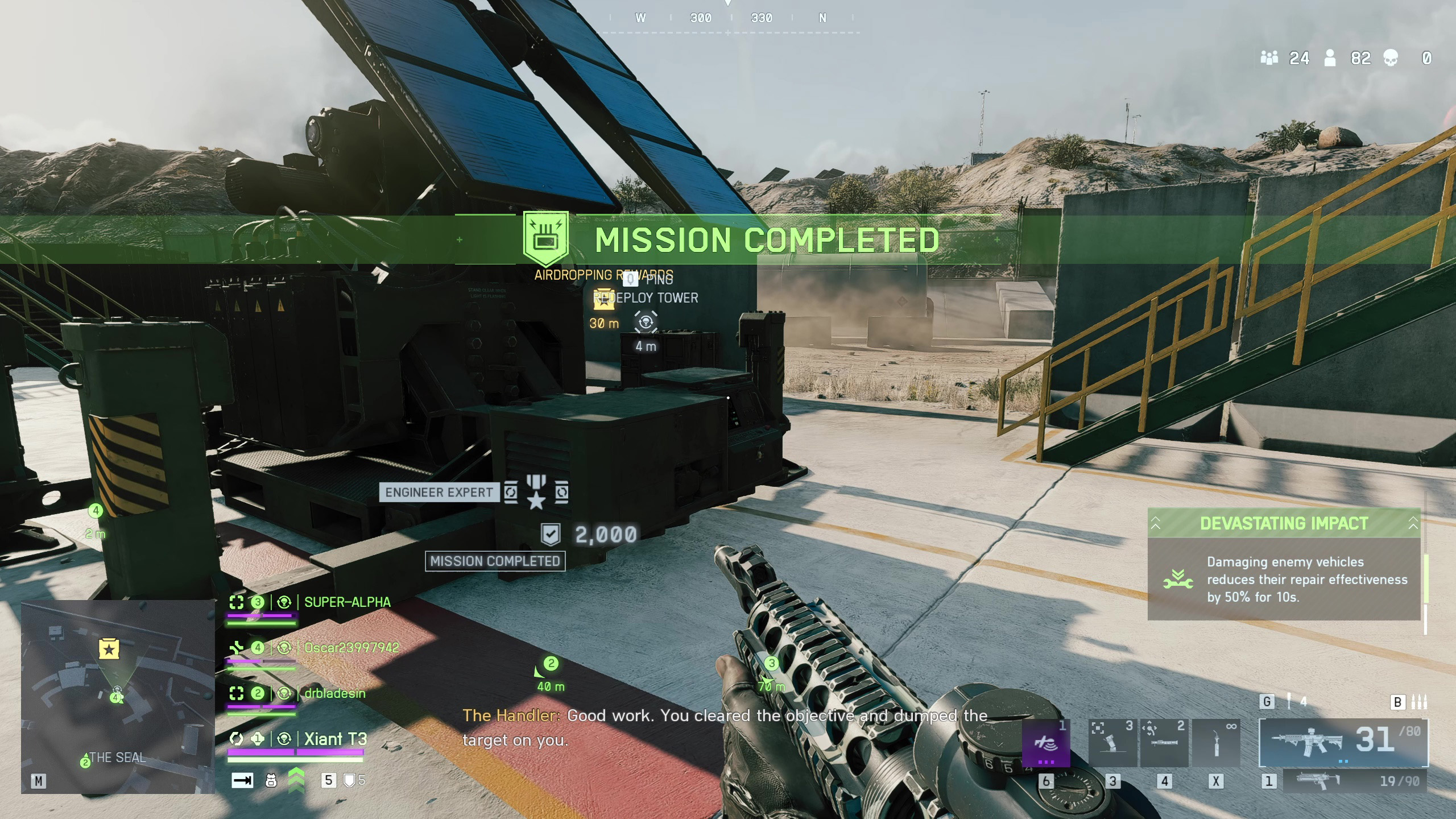Equip the mortar gadget slot
This screenshot has height=819, width=1456.
(x=1112, y=743)
